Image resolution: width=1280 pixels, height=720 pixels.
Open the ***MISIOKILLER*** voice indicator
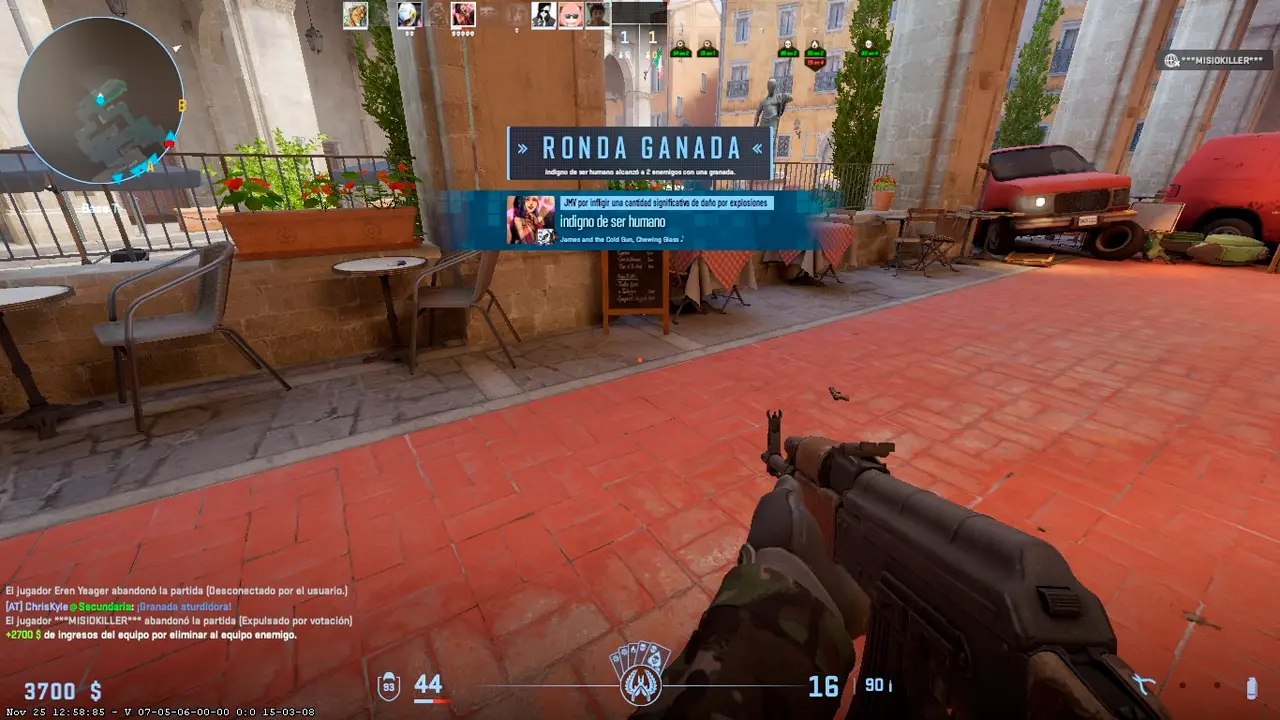(x=1215, y=60)
